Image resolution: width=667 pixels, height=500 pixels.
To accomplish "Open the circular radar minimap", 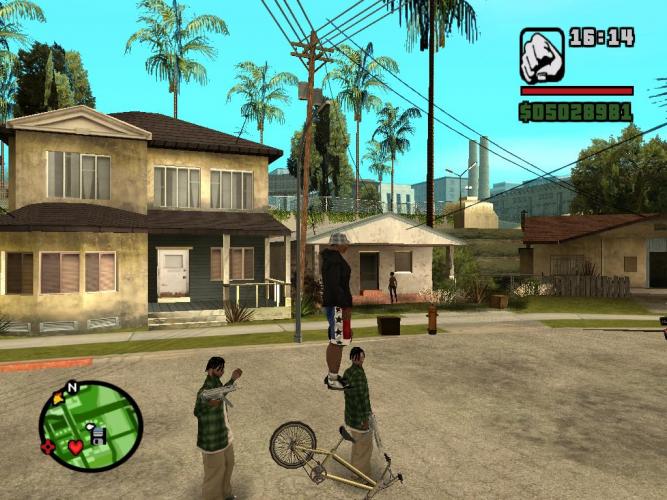I will coord(91,427).
